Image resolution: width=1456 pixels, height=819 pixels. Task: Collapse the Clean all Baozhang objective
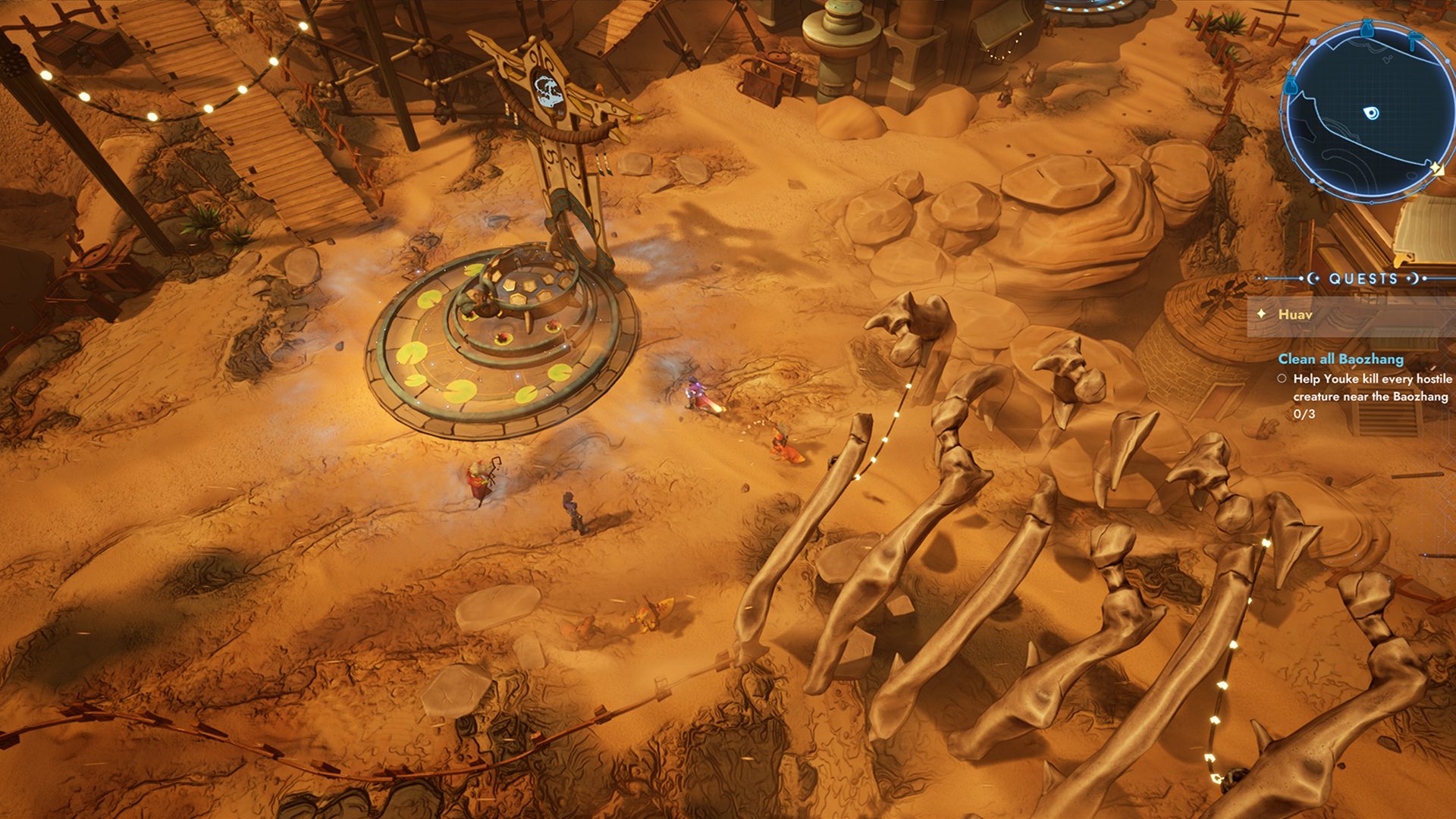coord(1341,358)
